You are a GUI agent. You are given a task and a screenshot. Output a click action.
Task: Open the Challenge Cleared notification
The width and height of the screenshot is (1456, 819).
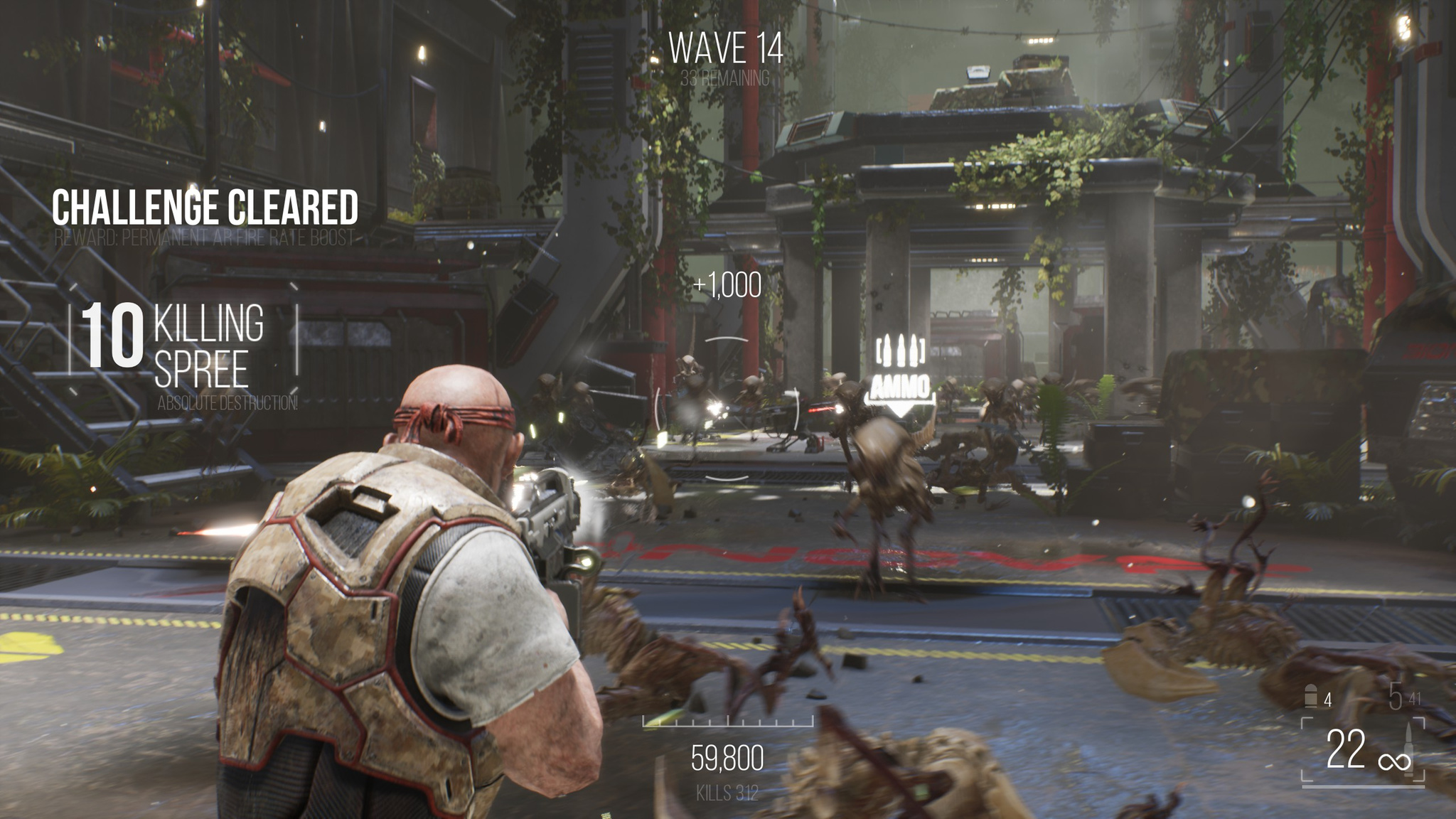(205, 208)
